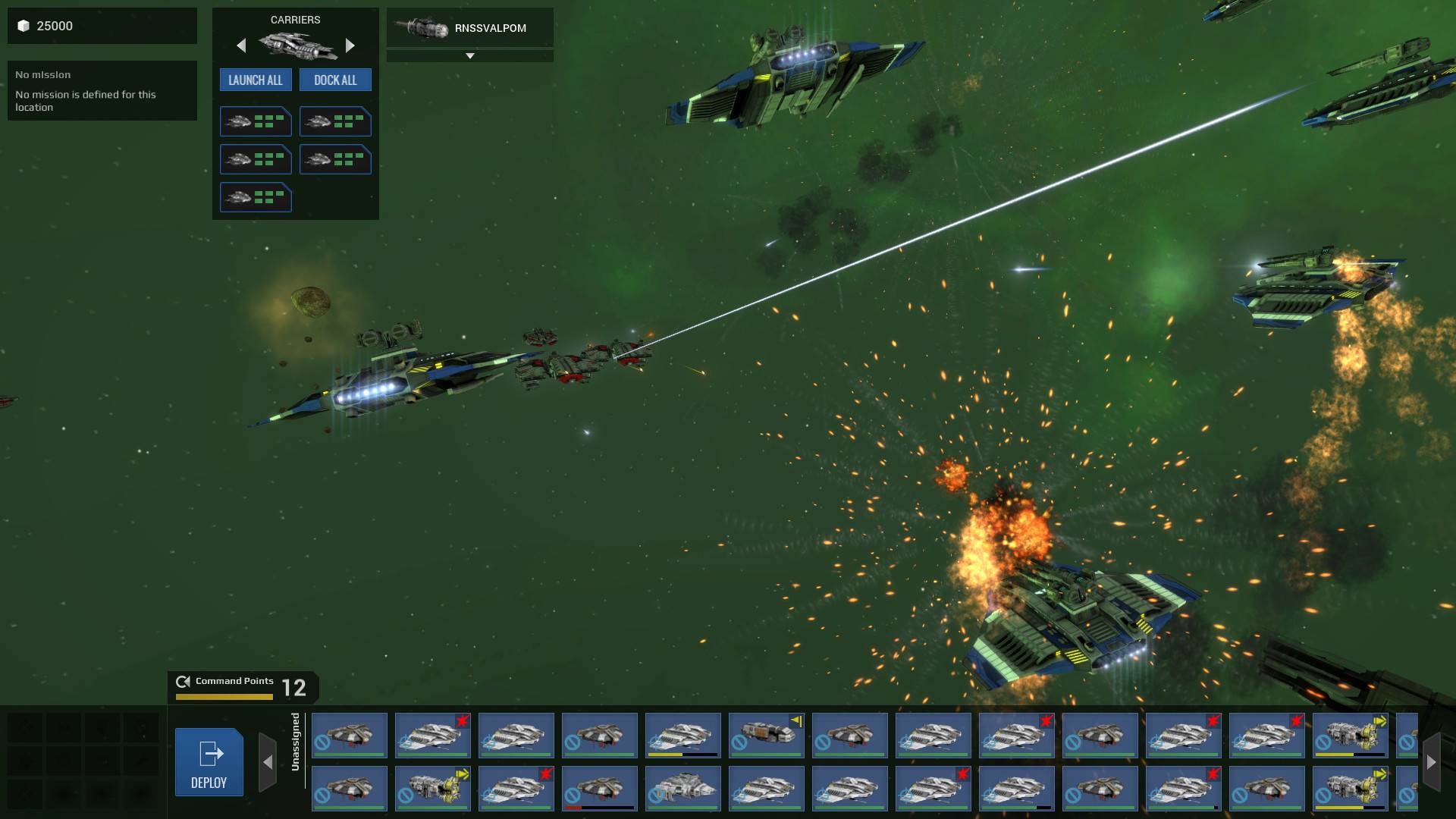Open the Command Points refresh icon

point(183,681)
